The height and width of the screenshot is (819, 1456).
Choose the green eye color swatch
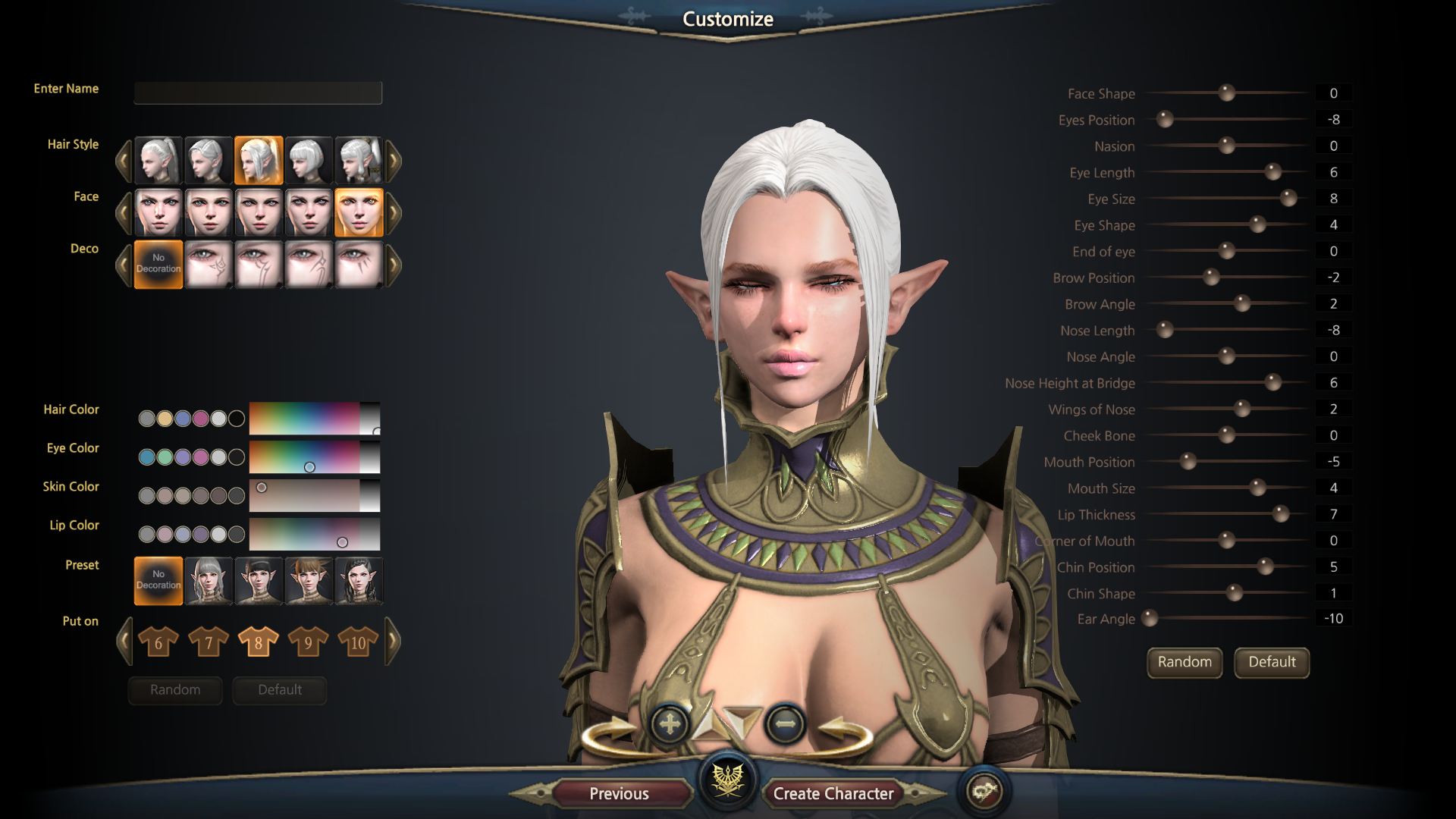click(x=165, y=457)
